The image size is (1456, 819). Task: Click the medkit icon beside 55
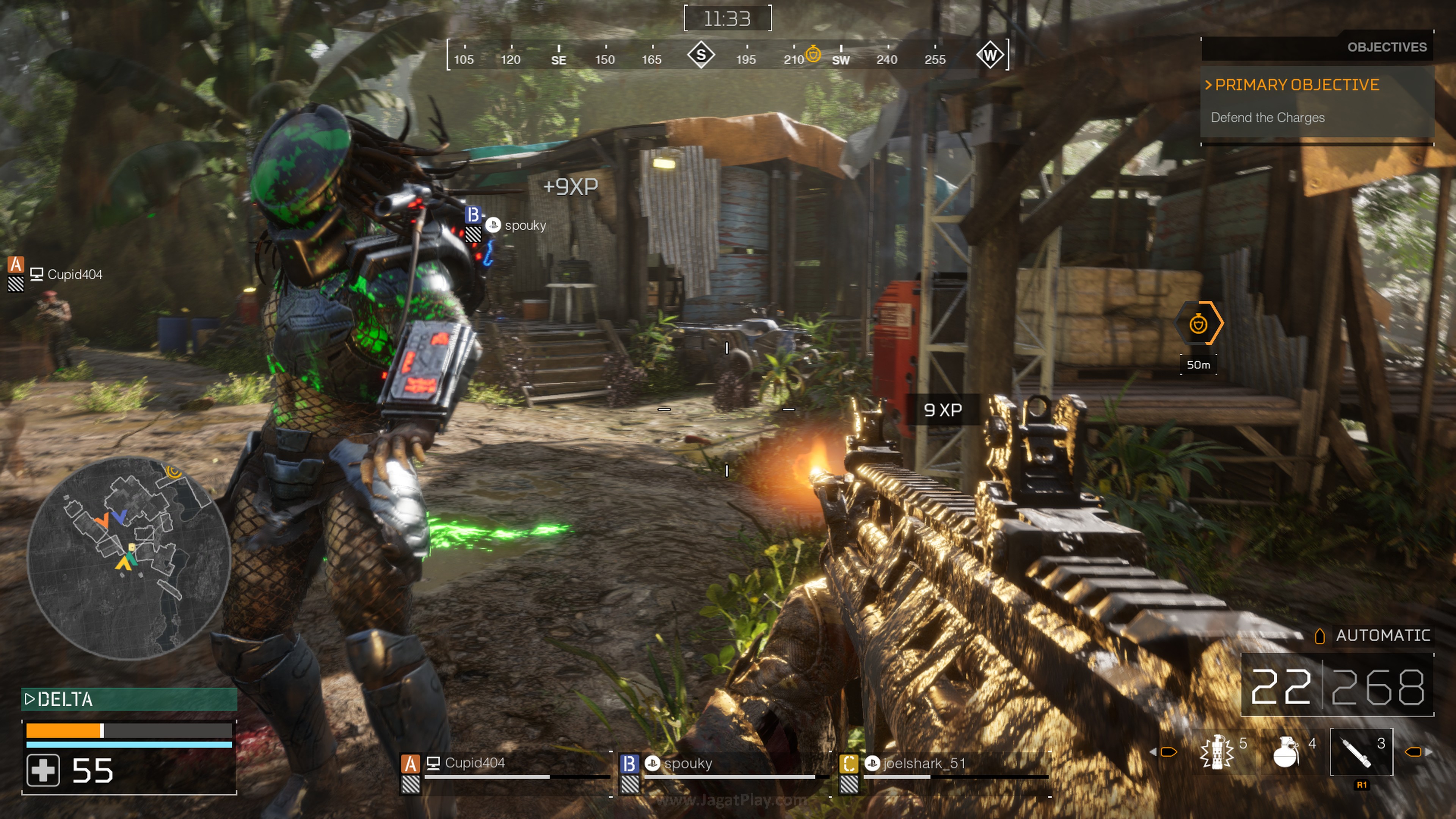click(x=43, y=770)
